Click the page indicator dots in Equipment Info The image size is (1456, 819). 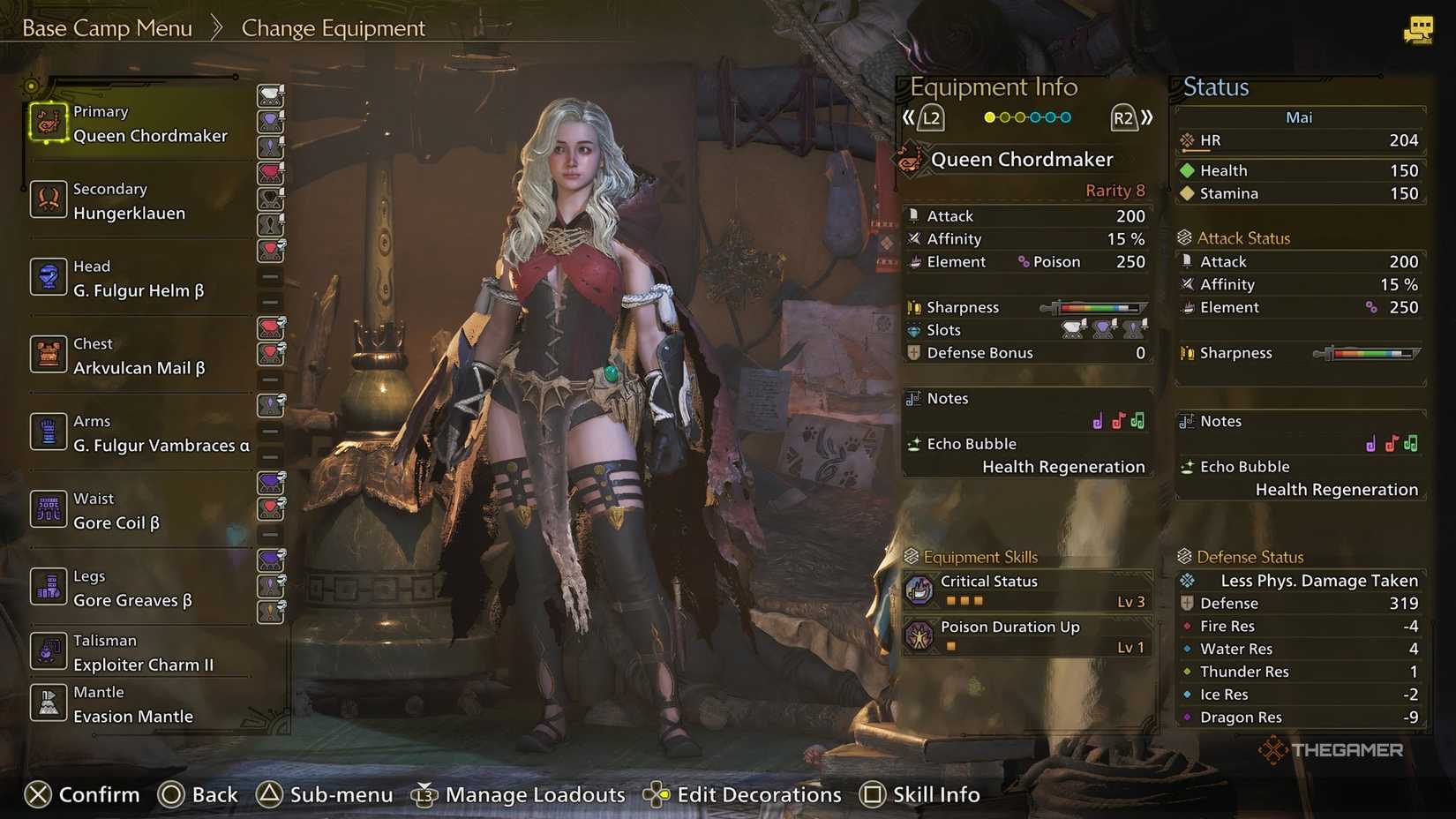tap(1026, 116)
